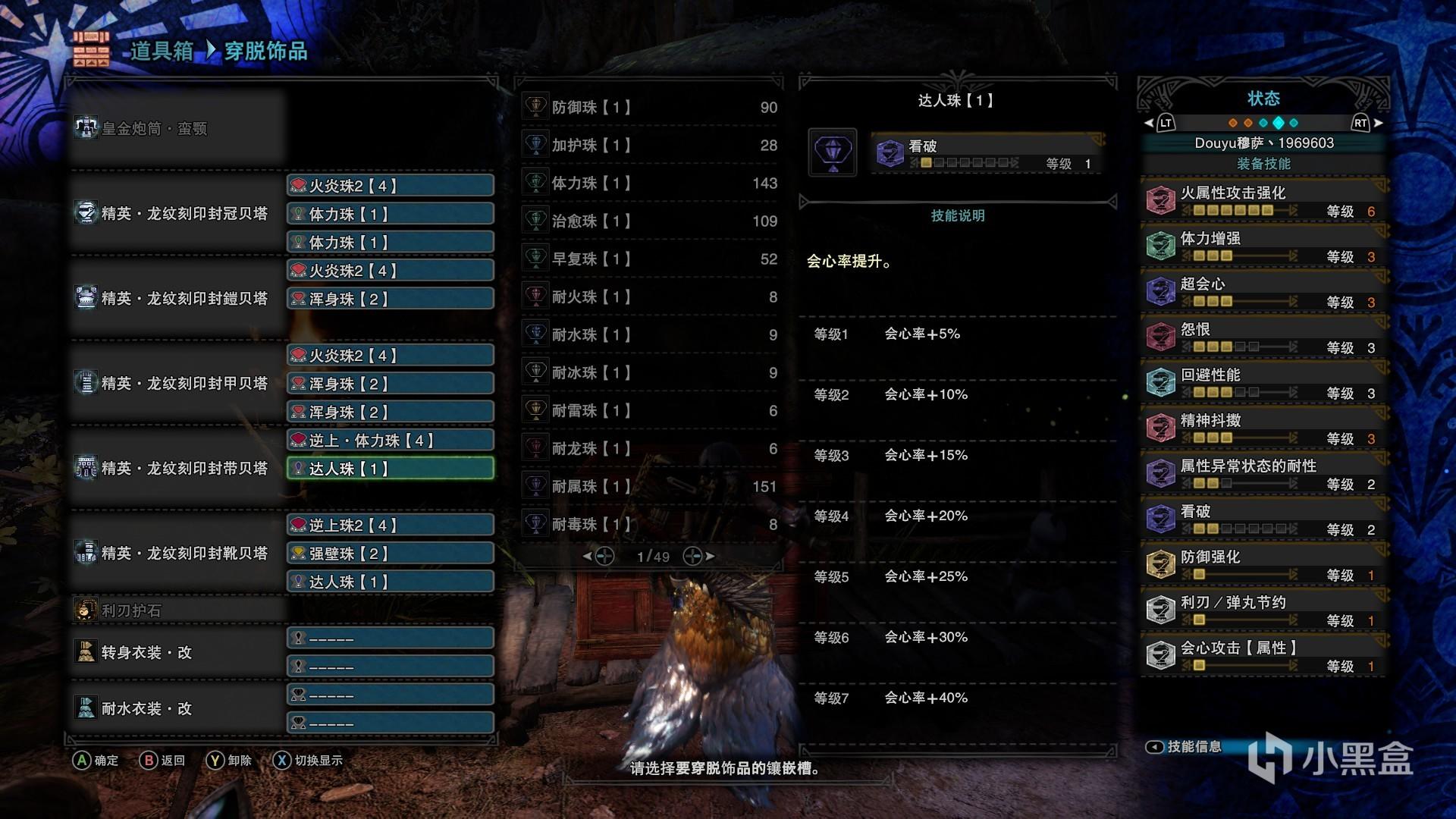Choose the 耐水衣装·改 mantle row
The width and height of the screenshot is (1456, 819).
click(x=176, y=708)
